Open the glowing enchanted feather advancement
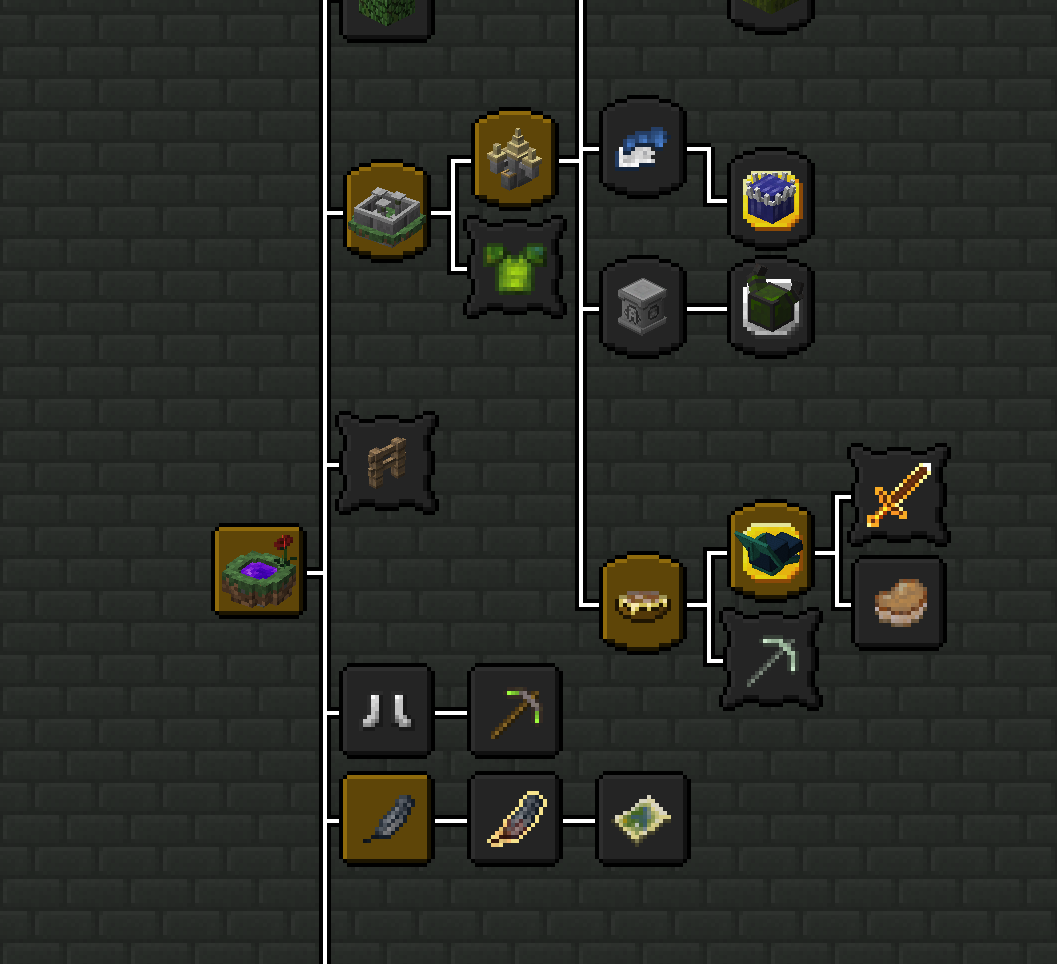Screen dimensions: 1057x964 tap(515, 820)
